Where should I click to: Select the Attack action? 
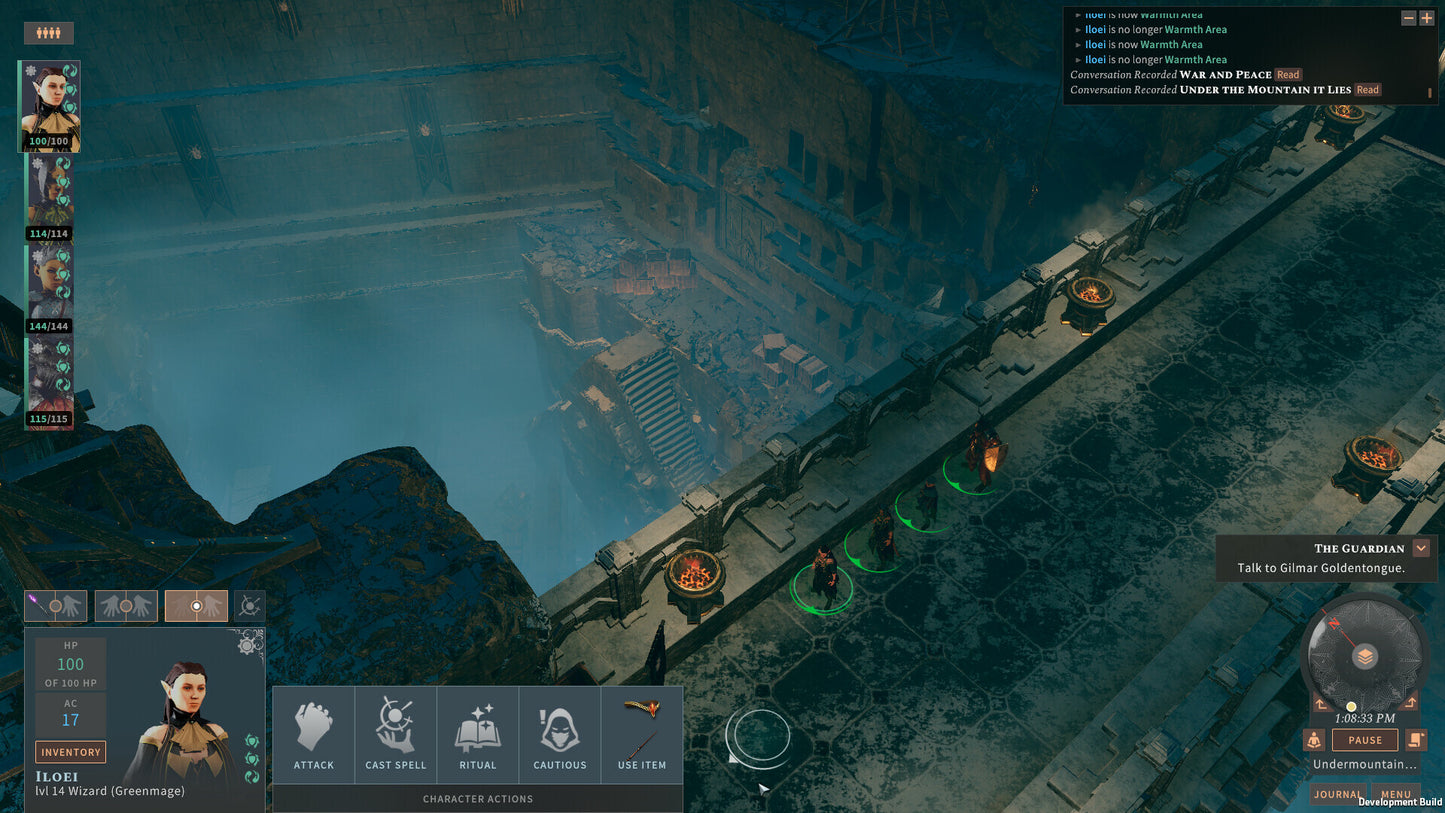(x=314, y=735)
